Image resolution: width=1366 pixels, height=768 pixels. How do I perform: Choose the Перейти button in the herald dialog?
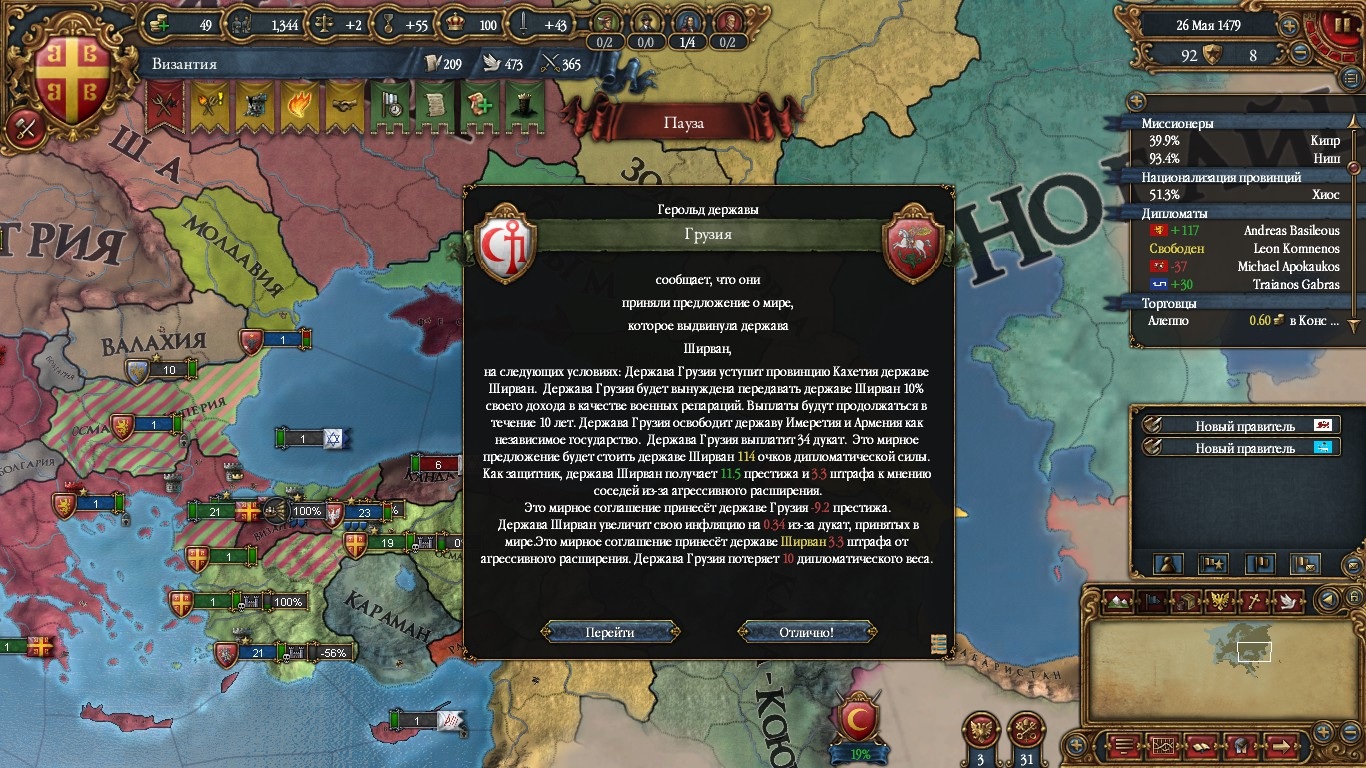pos(610,632)
